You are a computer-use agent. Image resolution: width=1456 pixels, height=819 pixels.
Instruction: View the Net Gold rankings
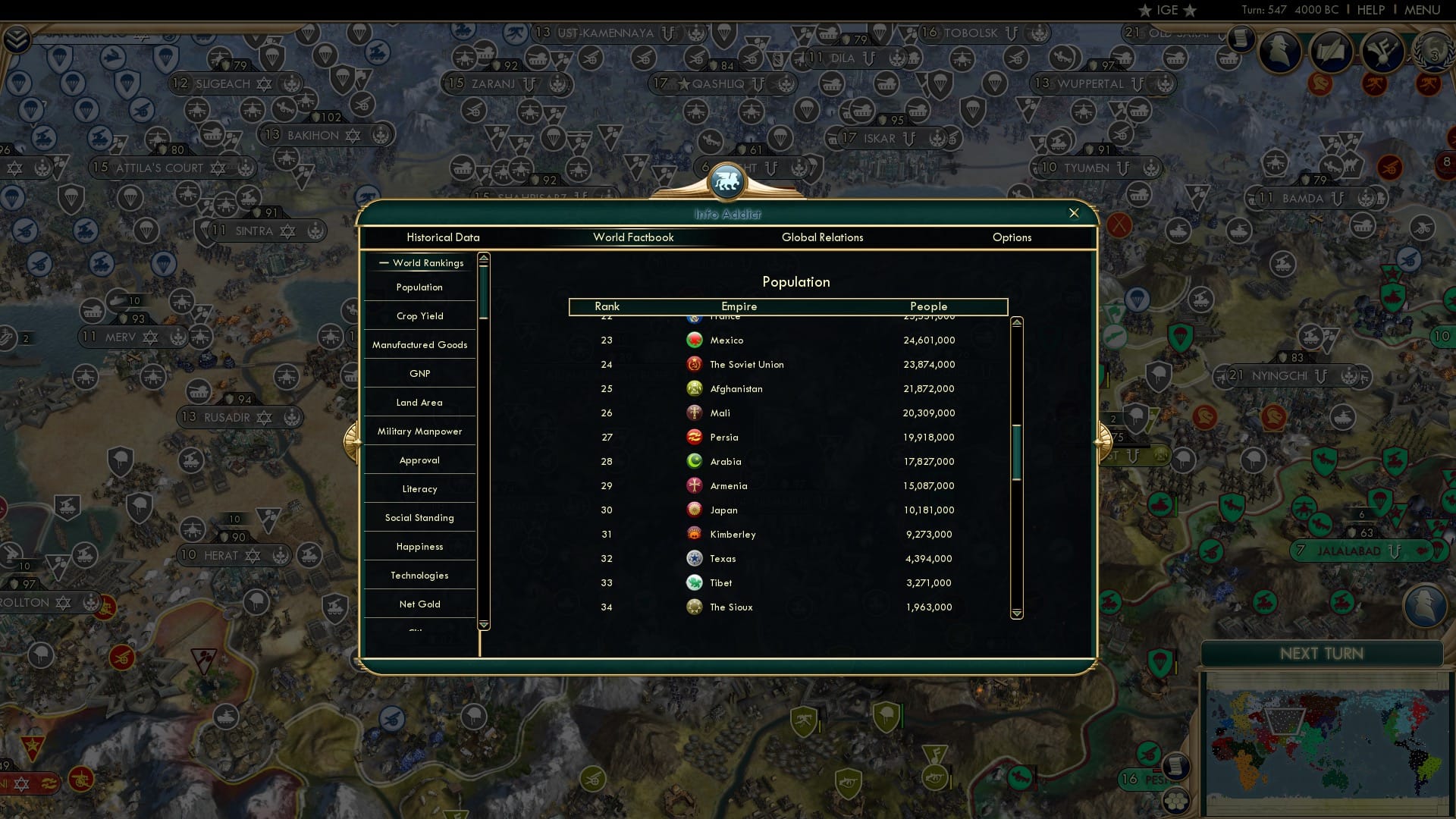pyautogui.click(x=419, y=604)
